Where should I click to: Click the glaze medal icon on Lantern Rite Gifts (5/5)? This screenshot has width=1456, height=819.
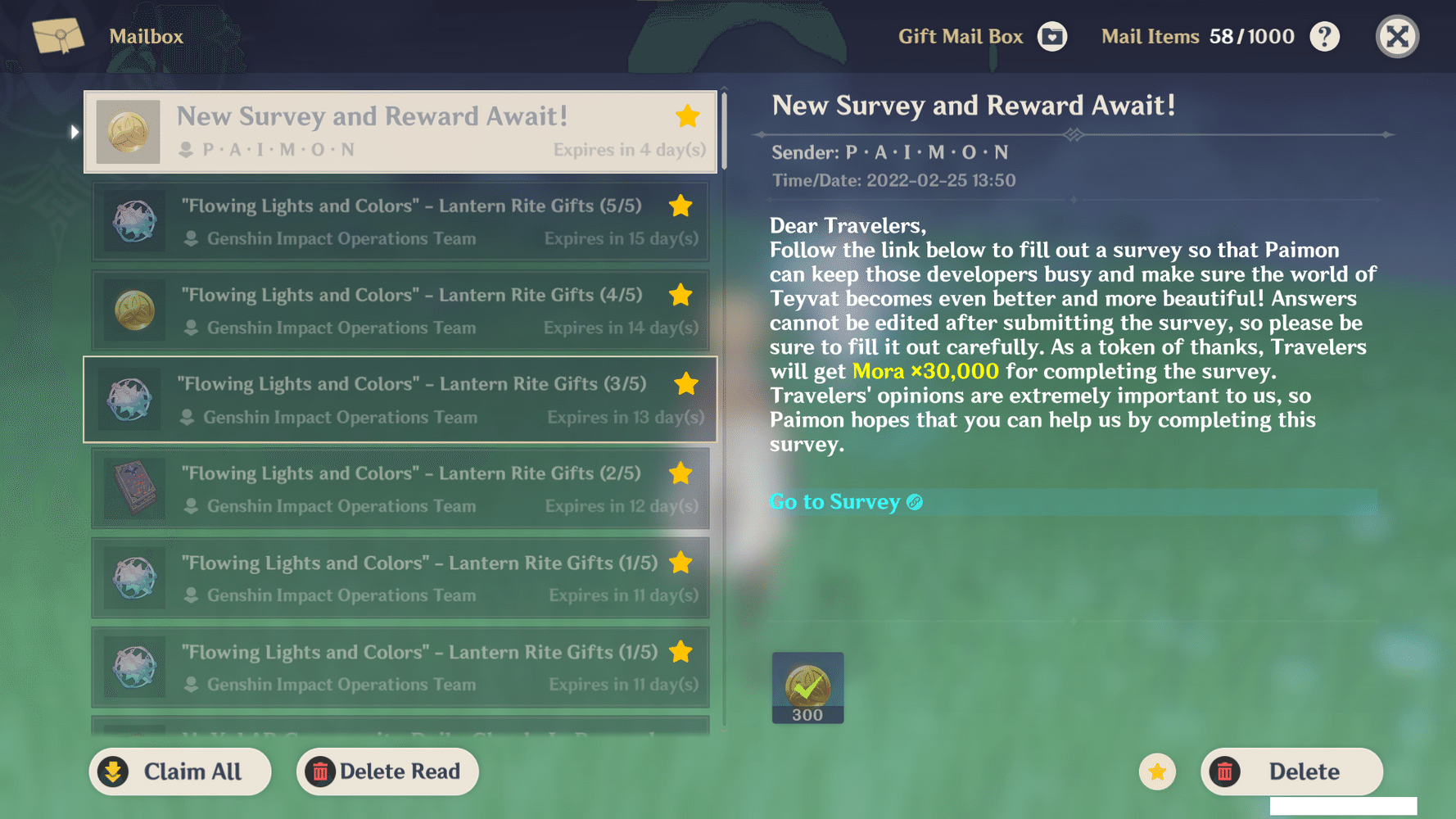click(133, 221)
